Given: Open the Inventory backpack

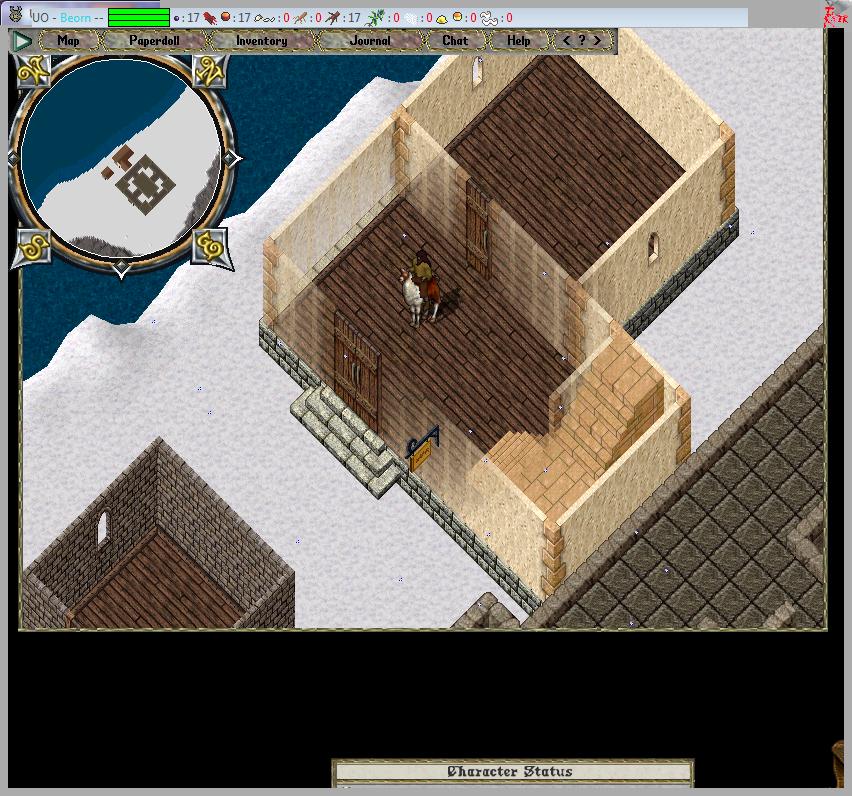Looking at the screenshot, I should [x=261, y=41].
